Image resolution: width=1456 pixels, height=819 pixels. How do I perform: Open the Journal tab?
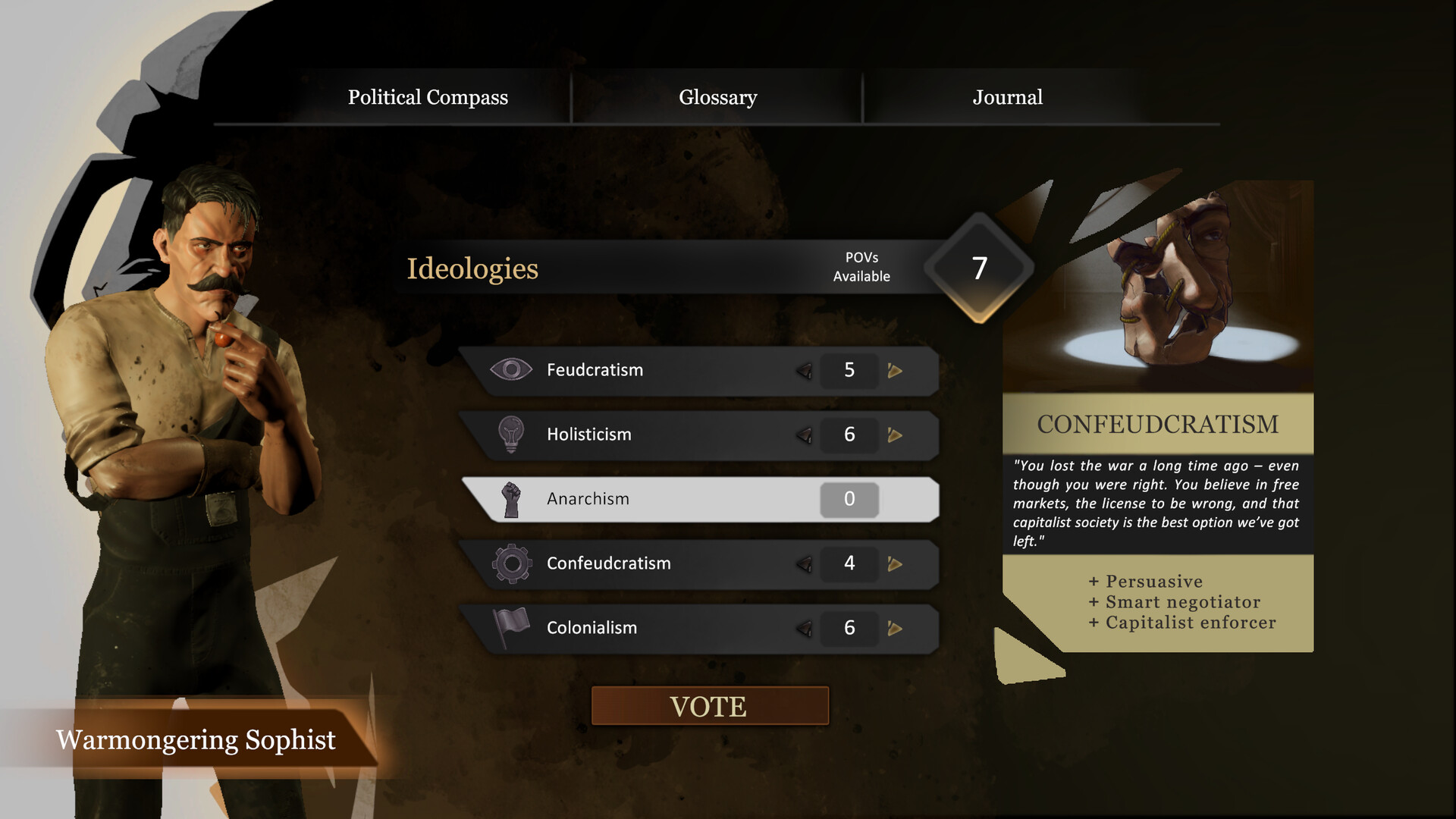click(1007, 97)
